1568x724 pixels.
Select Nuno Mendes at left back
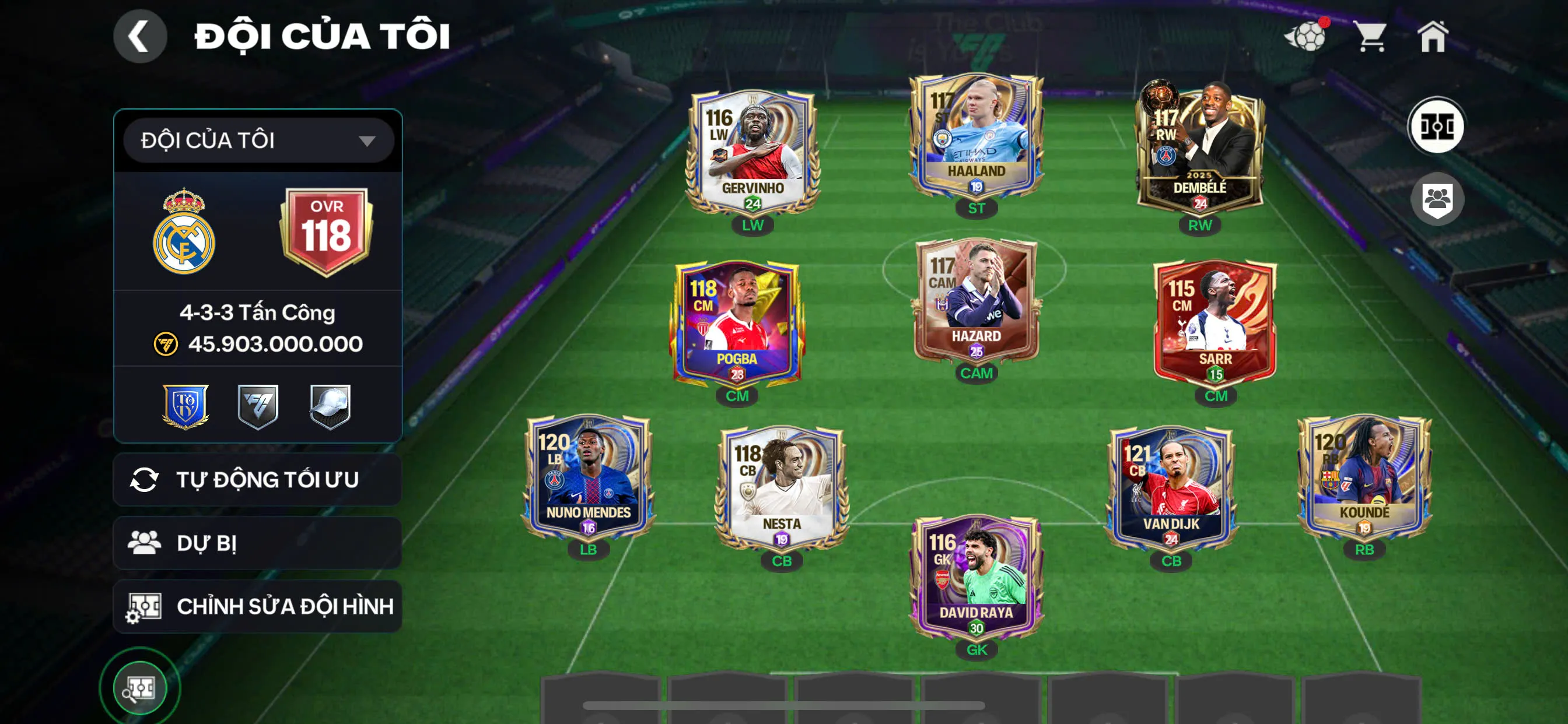point(588,477)
